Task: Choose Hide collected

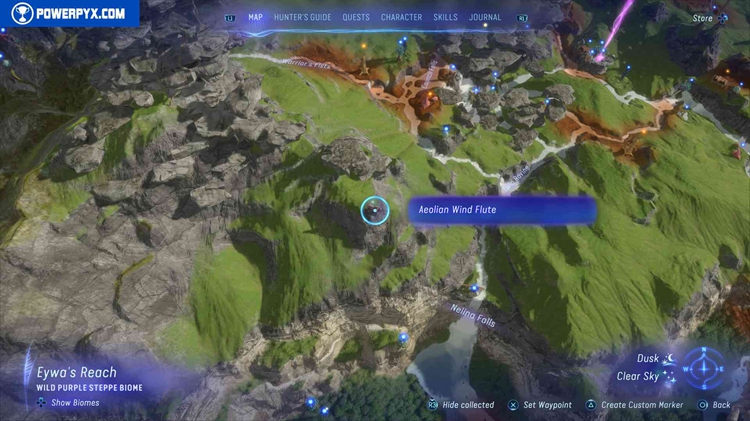Action: [461, 405]
